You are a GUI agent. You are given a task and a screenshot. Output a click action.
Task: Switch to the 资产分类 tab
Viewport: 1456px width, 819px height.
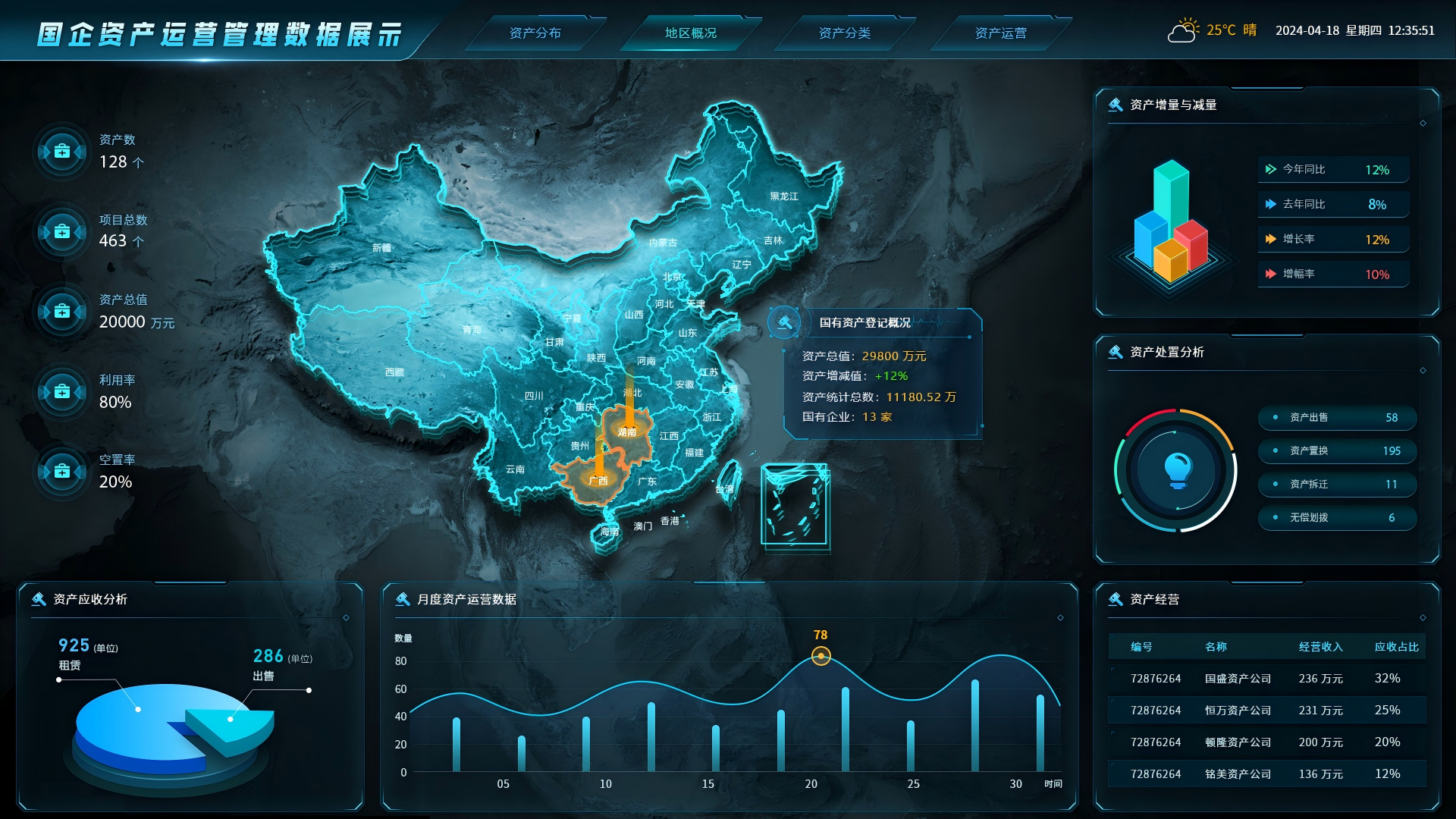point(844,33)
